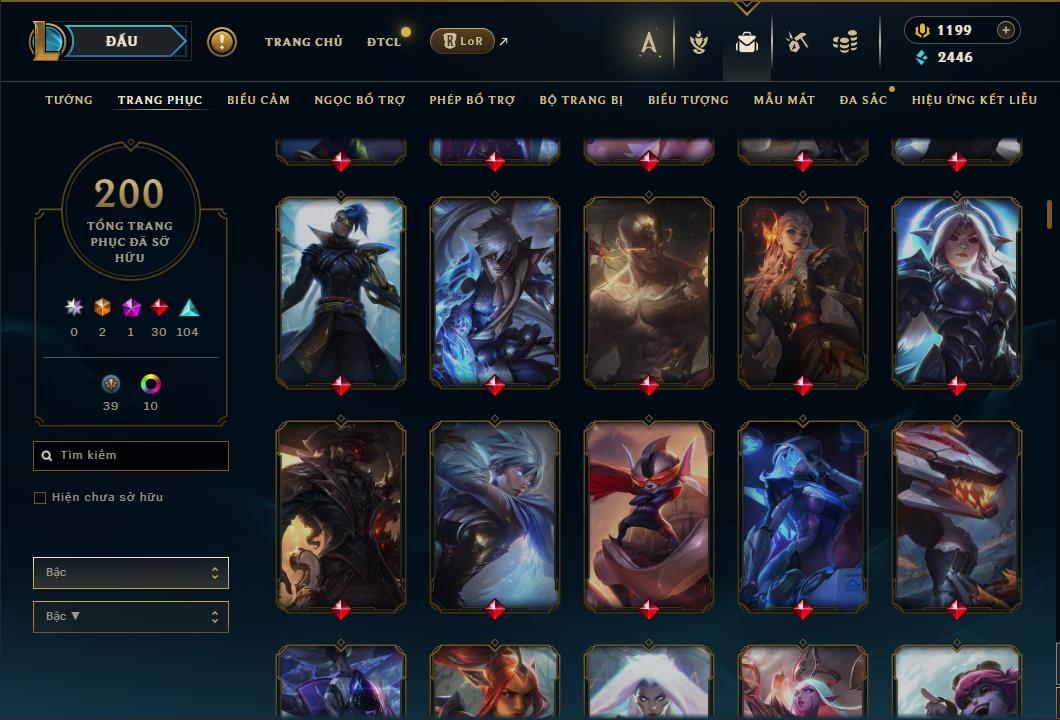Select the shirtless golden monk skin card

coord(648,290)
